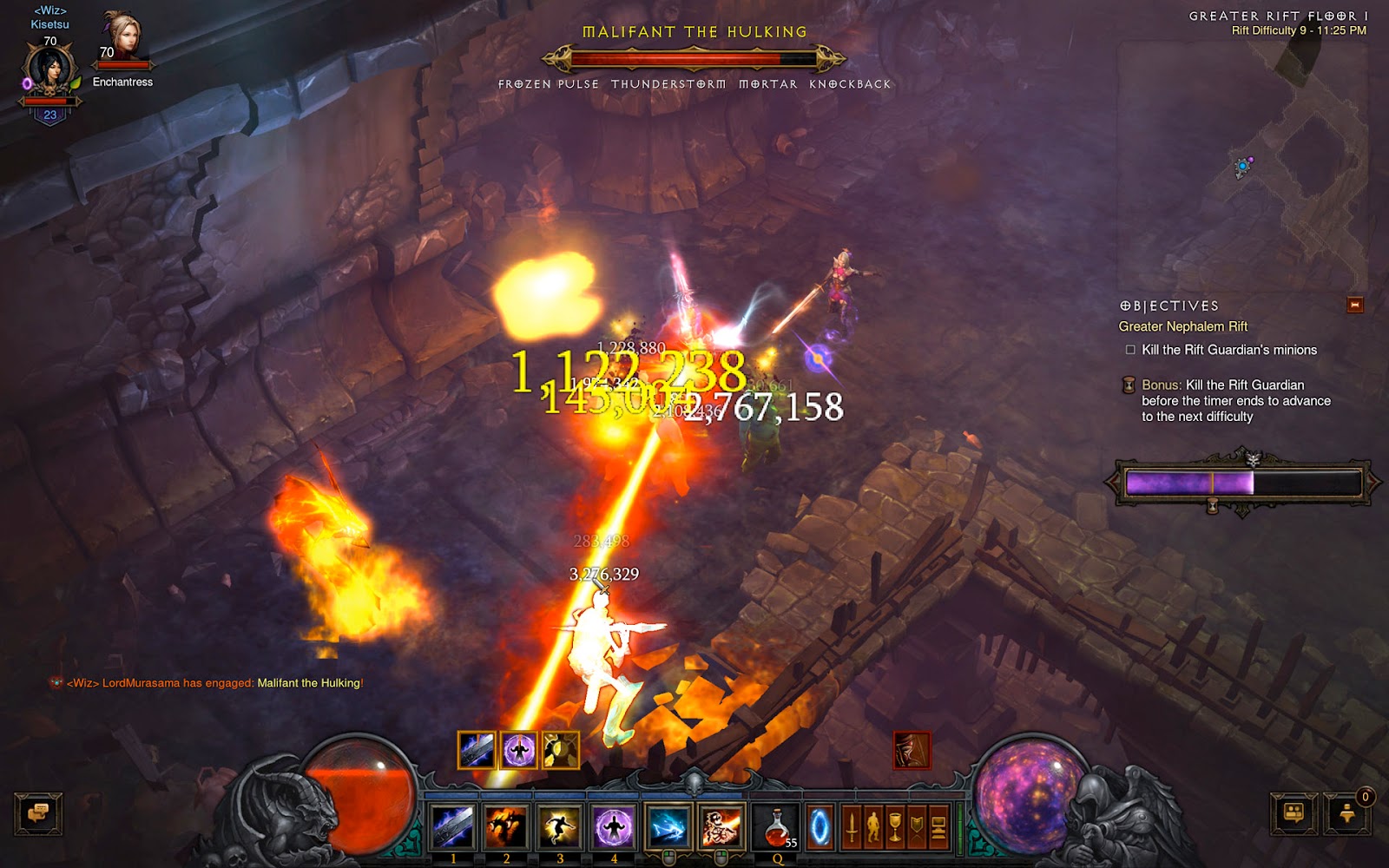Click the rift minimap
This screenshot has height=868, width=1389.
pos(1243,156)
